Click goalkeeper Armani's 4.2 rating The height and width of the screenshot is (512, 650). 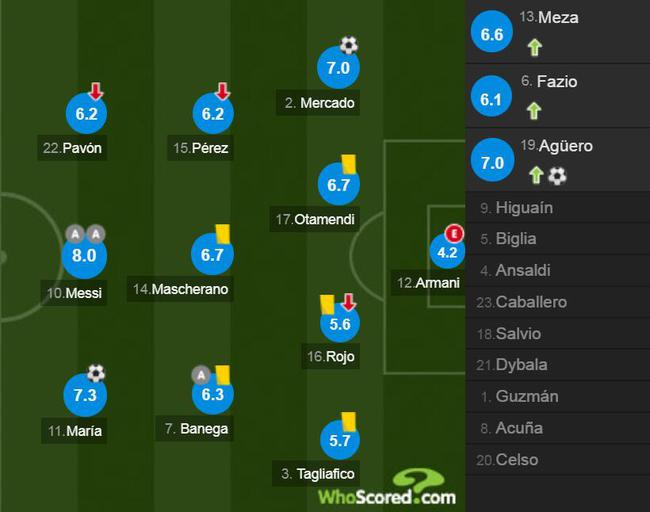point(447,252)
